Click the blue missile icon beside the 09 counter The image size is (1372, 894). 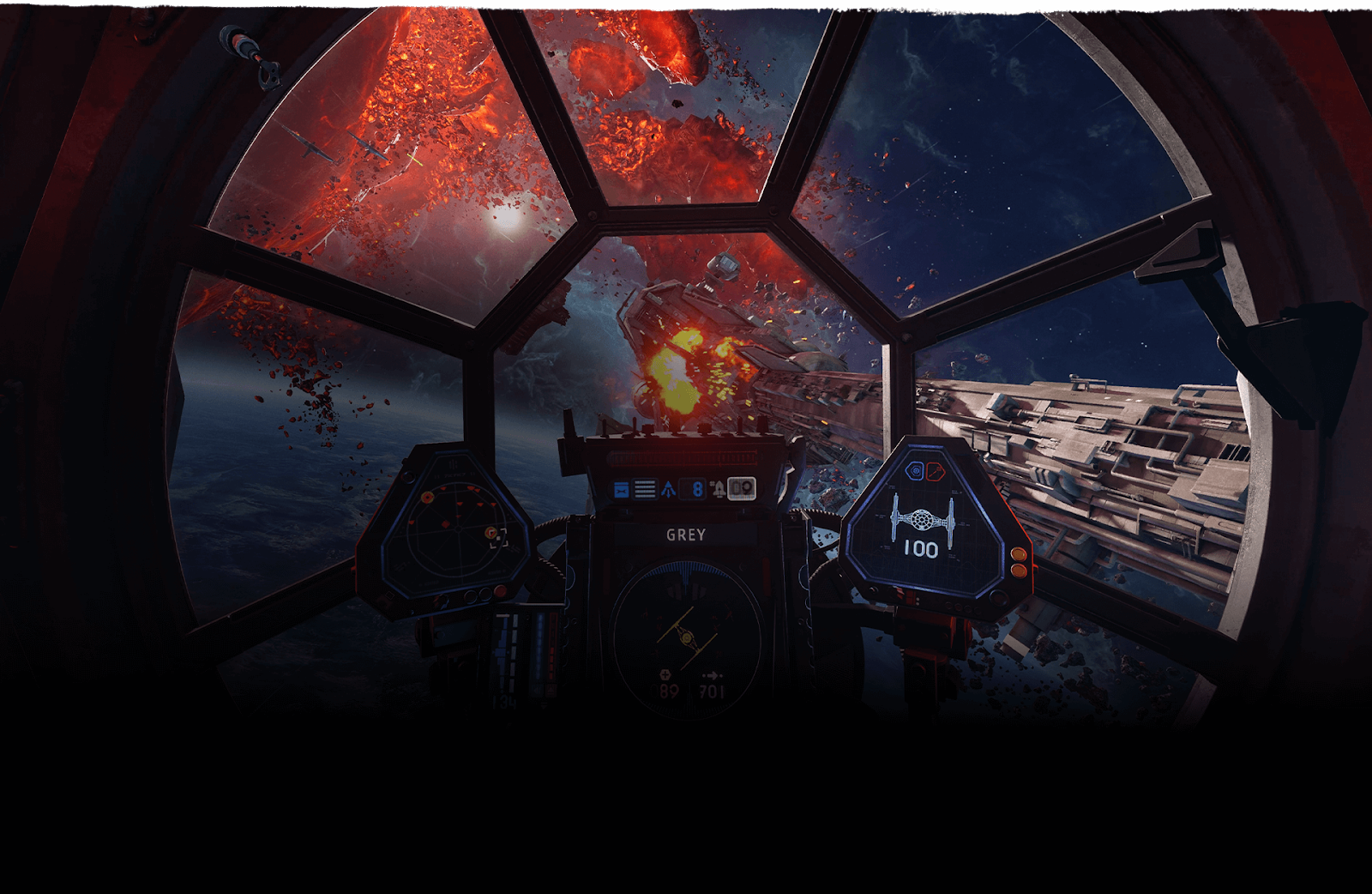[719, 488]
